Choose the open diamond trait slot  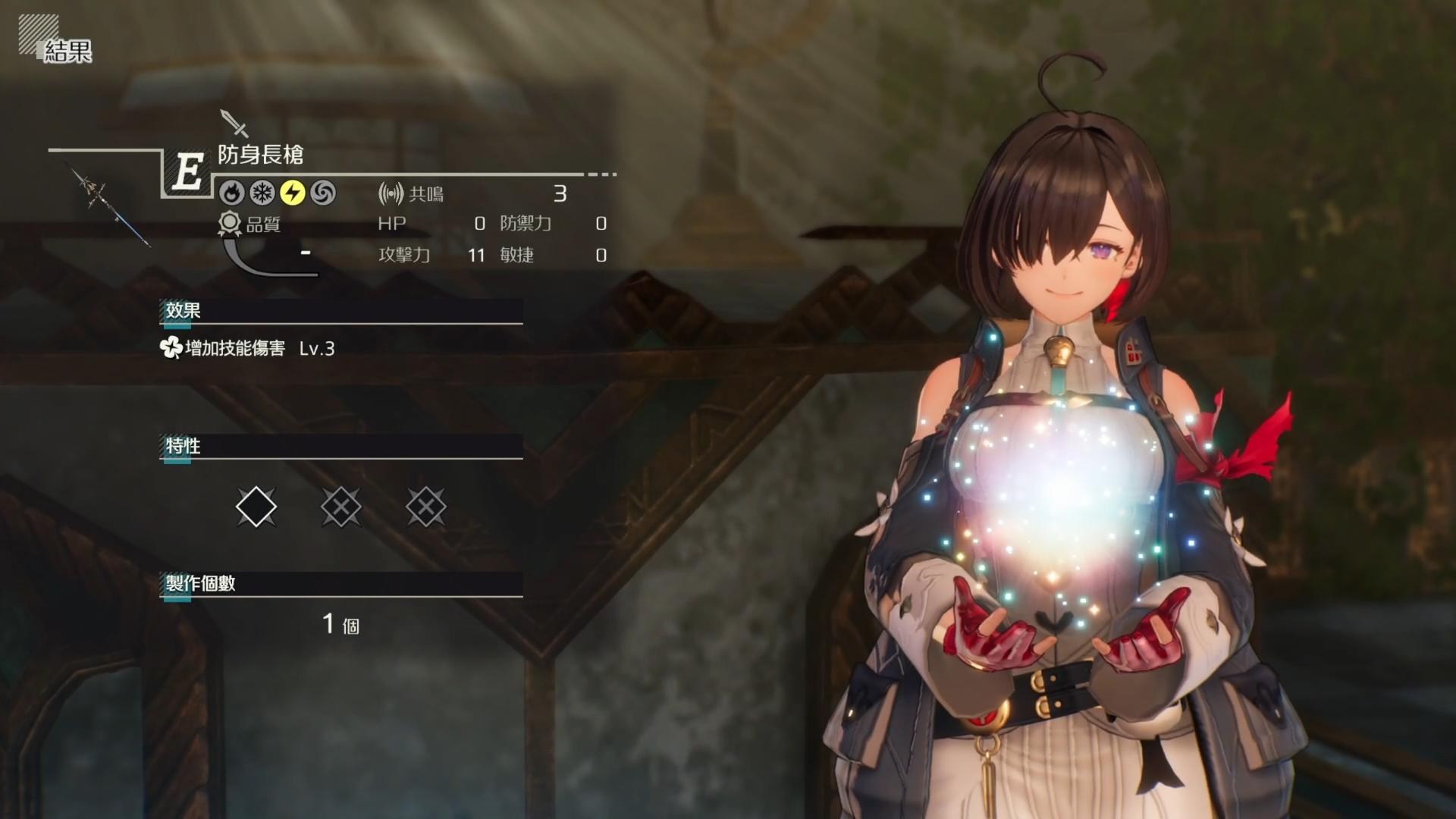pos(256,507)
